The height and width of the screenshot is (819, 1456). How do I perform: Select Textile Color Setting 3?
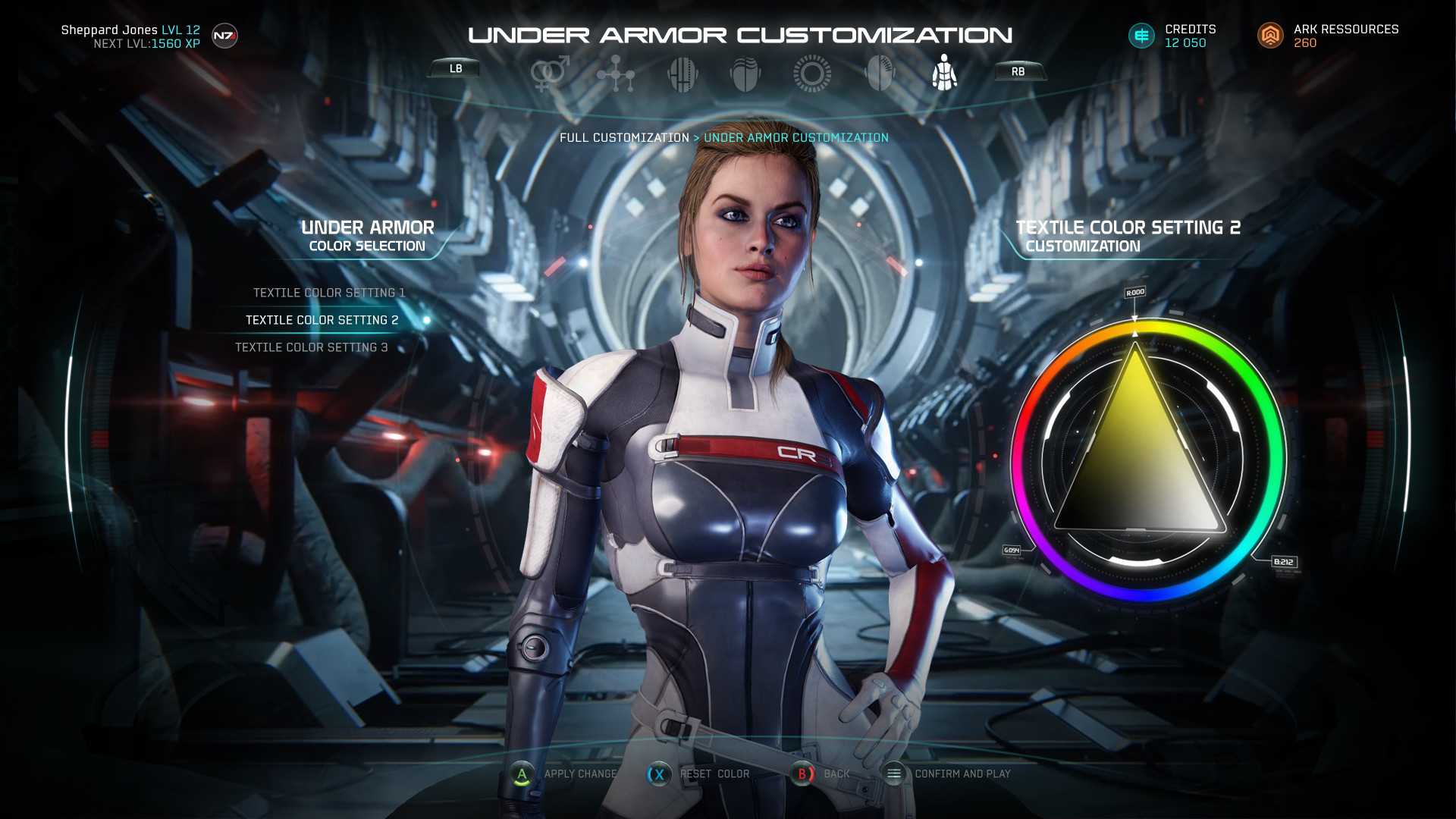point(311,347)
